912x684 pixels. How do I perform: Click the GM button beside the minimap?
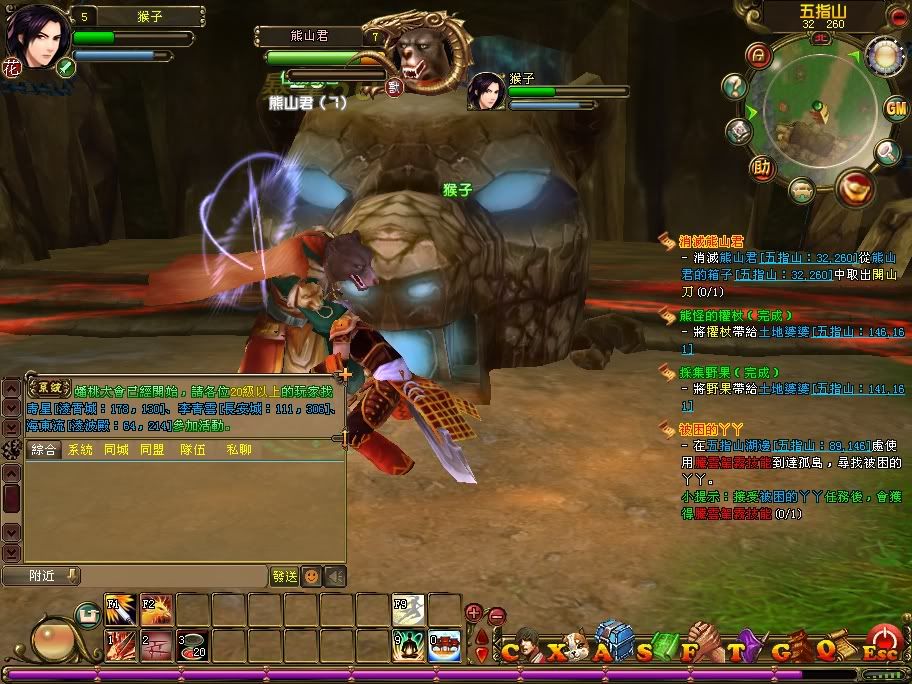895,109
